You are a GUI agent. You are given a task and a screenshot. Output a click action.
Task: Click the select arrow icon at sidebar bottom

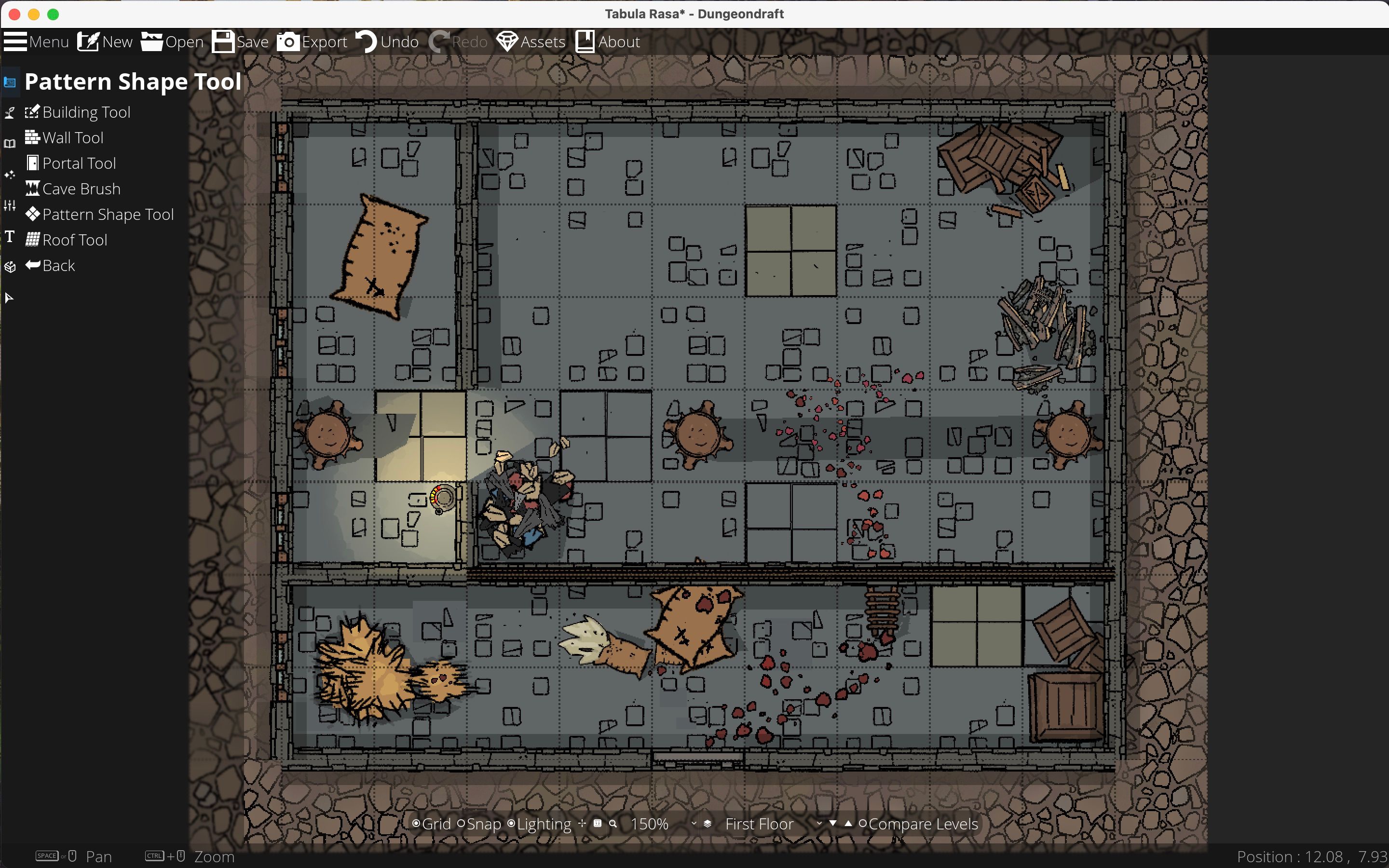click(x=9, y=298)
